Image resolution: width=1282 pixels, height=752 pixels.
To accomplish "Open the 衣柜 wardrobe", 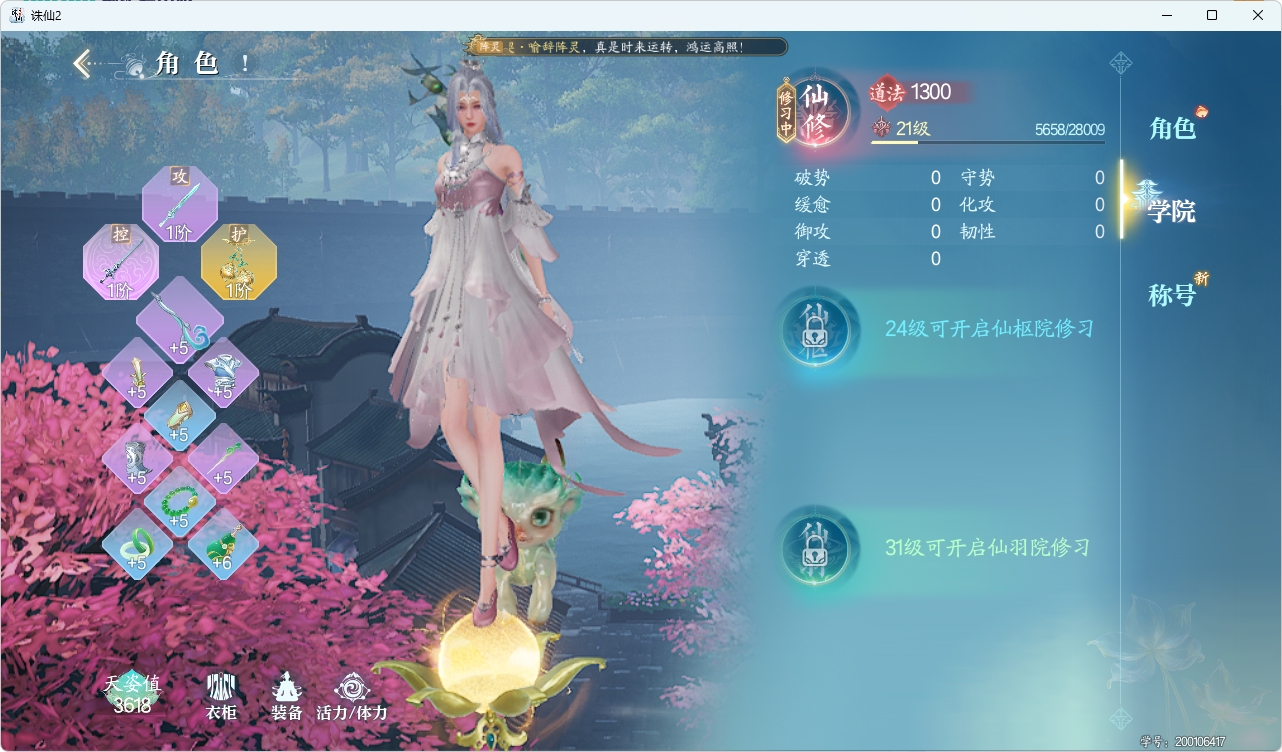I will pyautogui.click(x=221, y=696).
